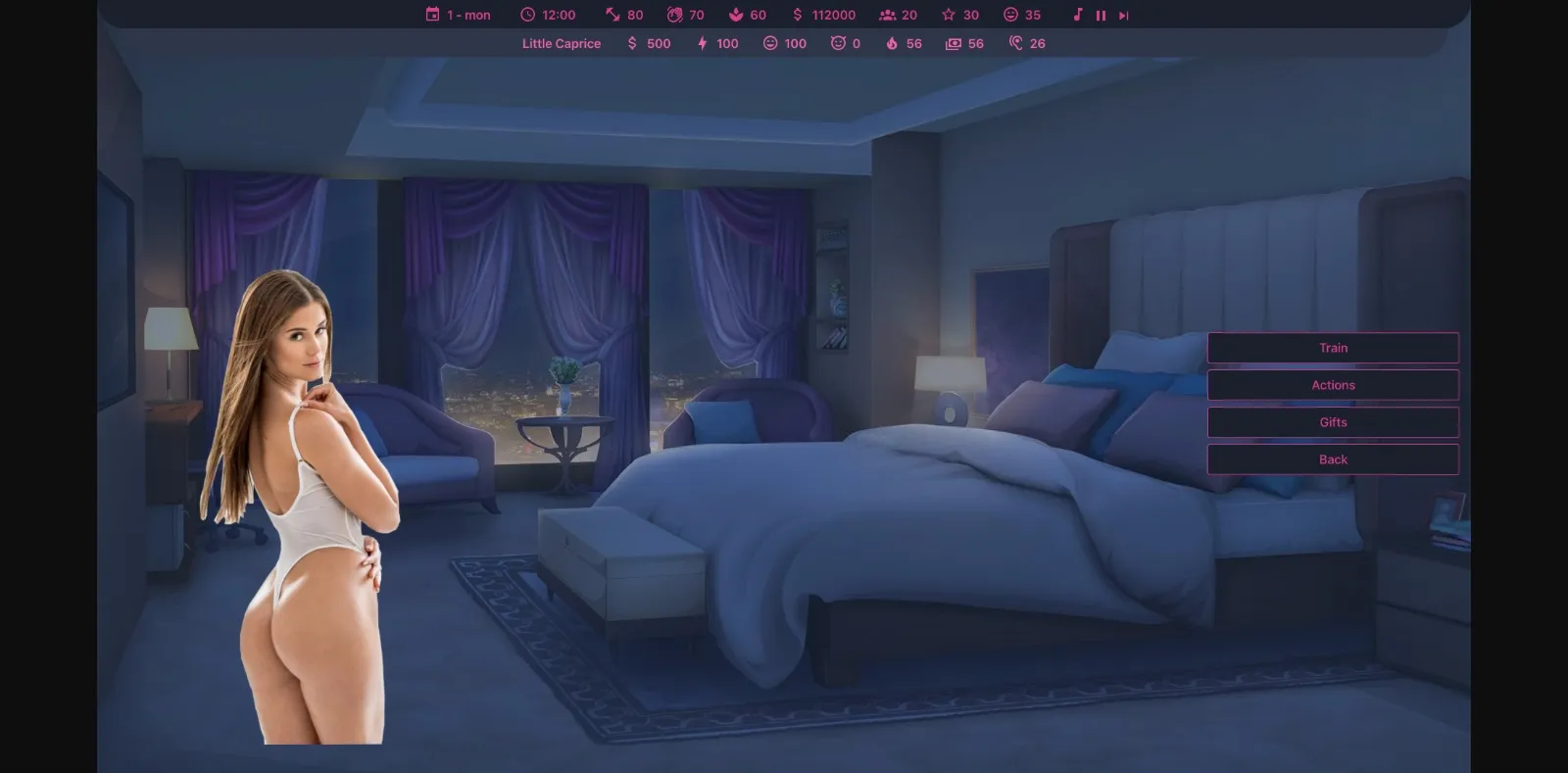Pause the game with the pause icon
The image size is (1568, 773).
pyautogui.click(x=1101, y=14)
